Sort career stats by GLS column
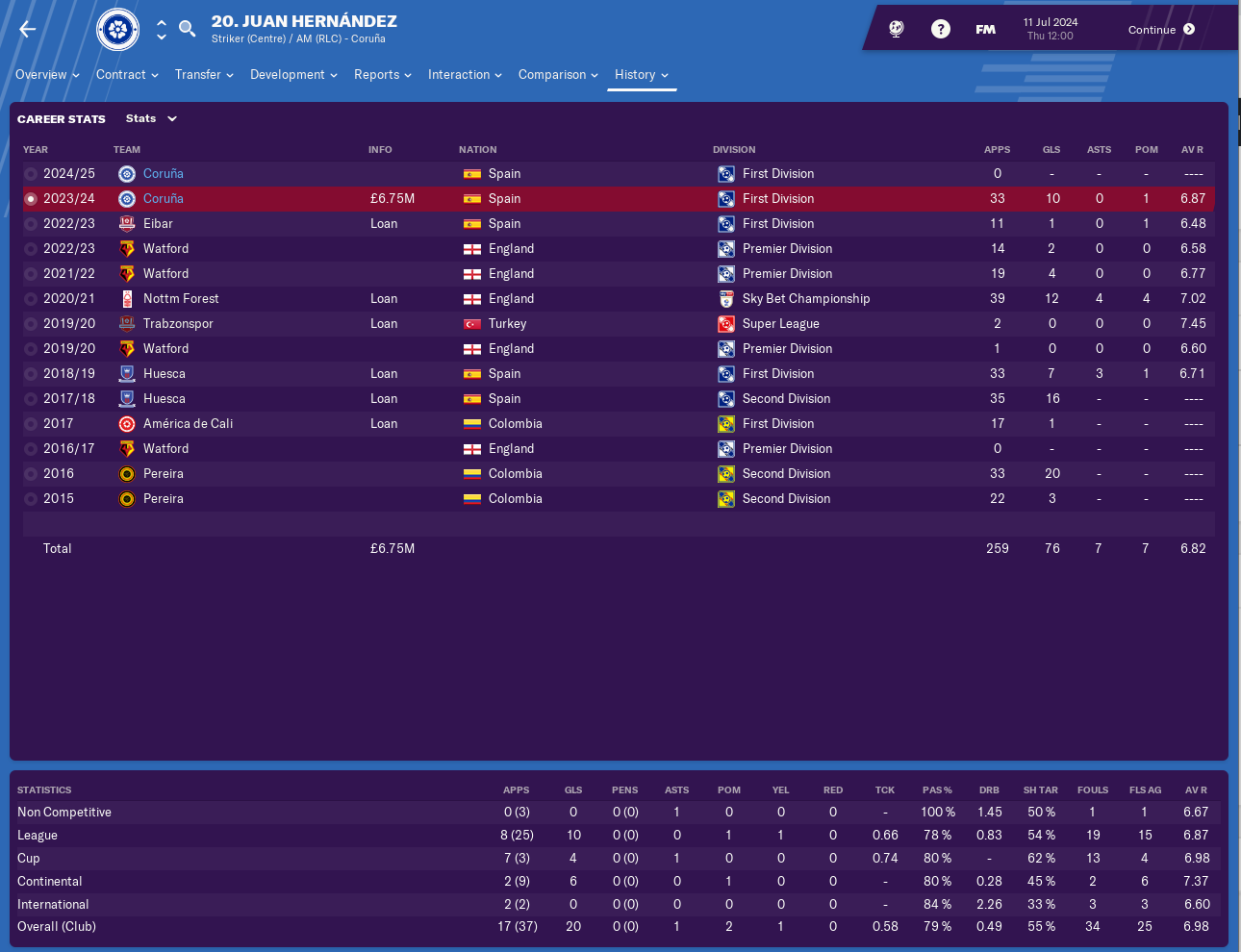Image resolution: width=1241 pixels, height=952 pixels. click(x=1051, y=150)
